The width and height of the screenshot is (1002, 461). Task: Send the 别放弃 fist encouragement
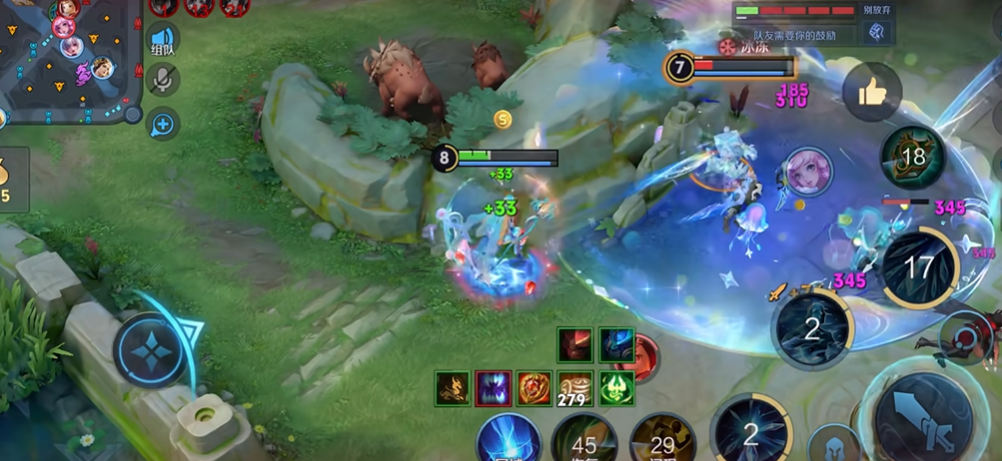click(876, 33)
